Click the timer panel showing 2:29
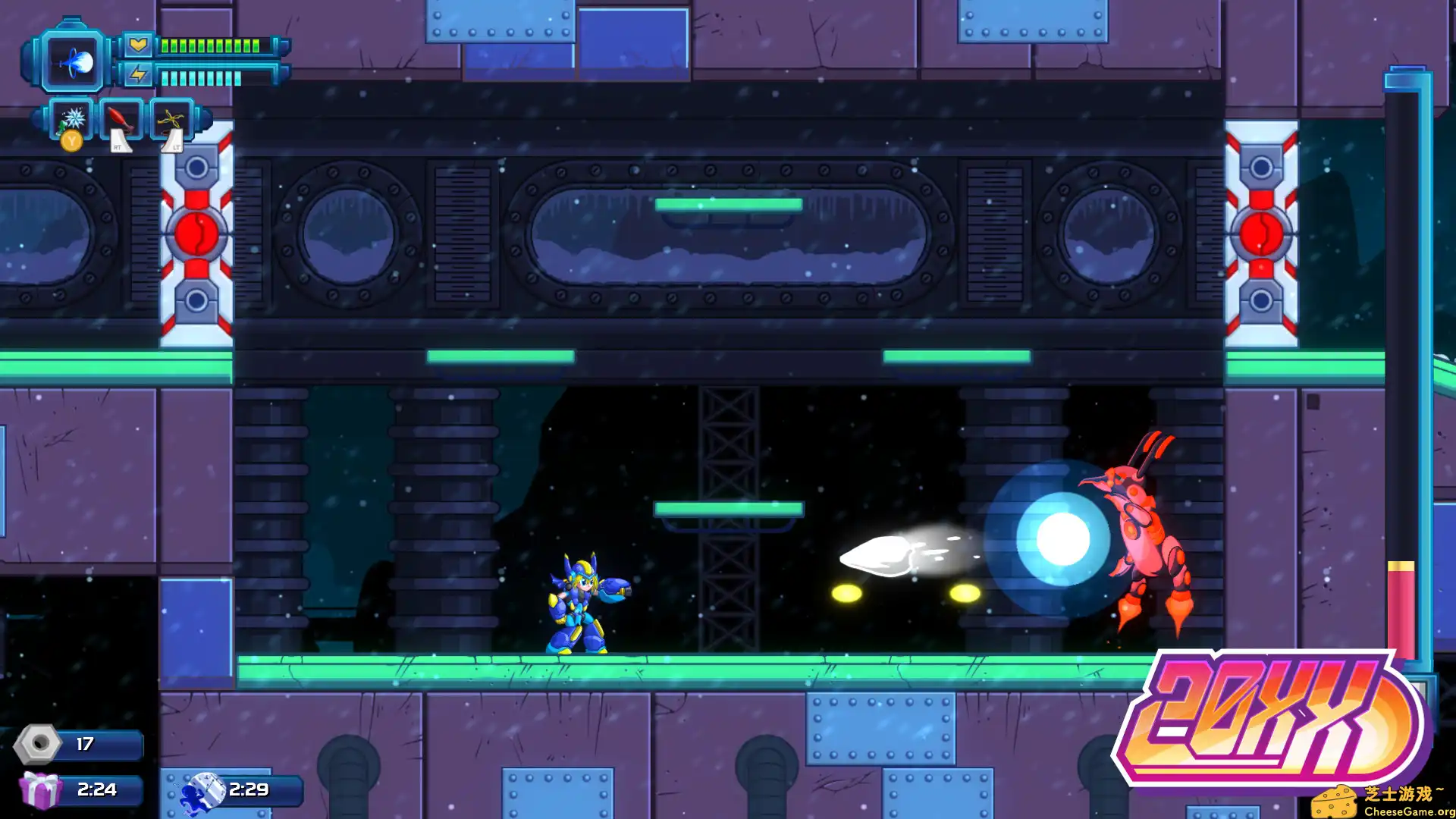The width and height of the screenshot is (1456, 819). click(x=250, y=789)
